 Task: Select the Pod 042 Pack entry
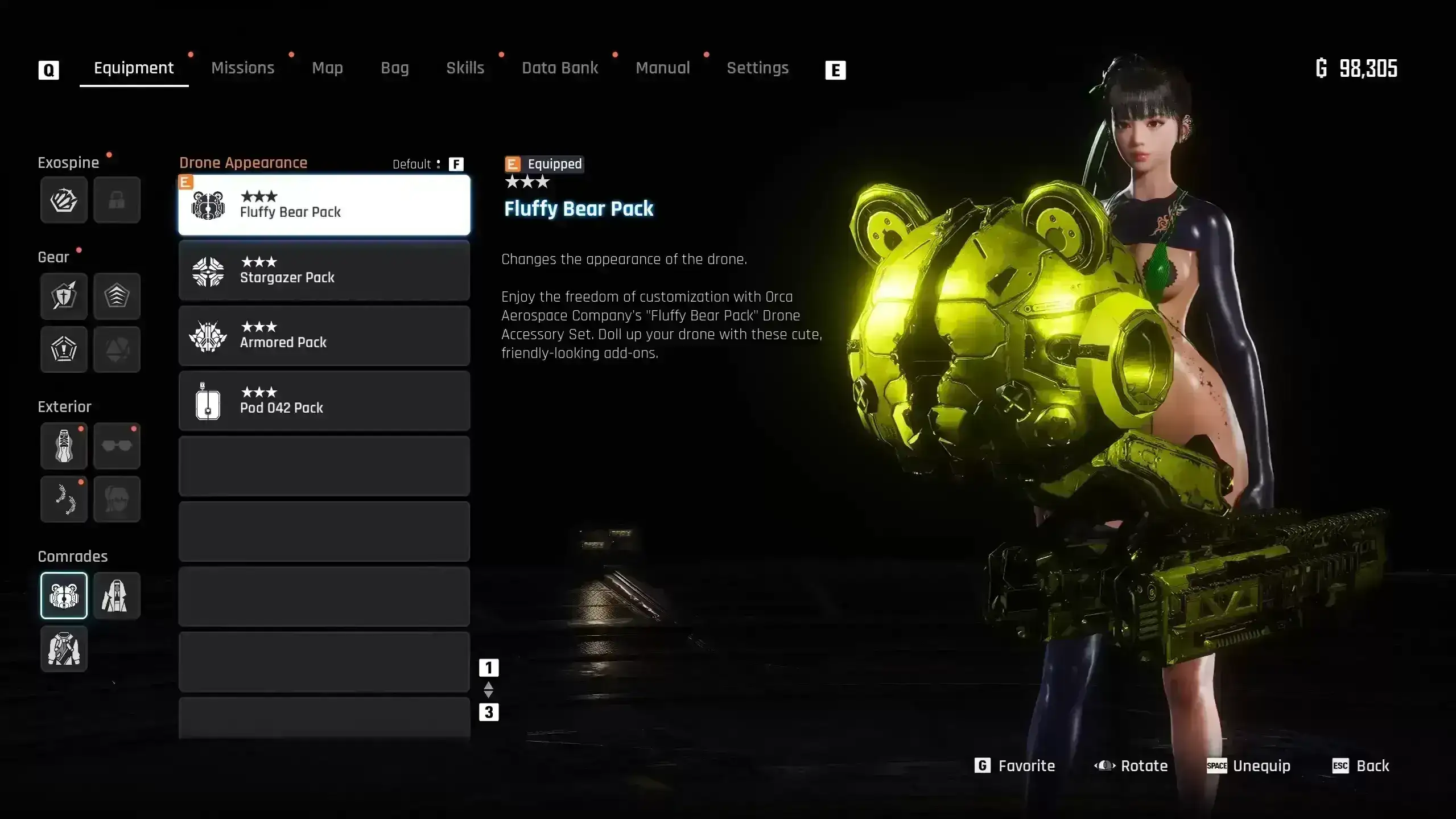324,401
